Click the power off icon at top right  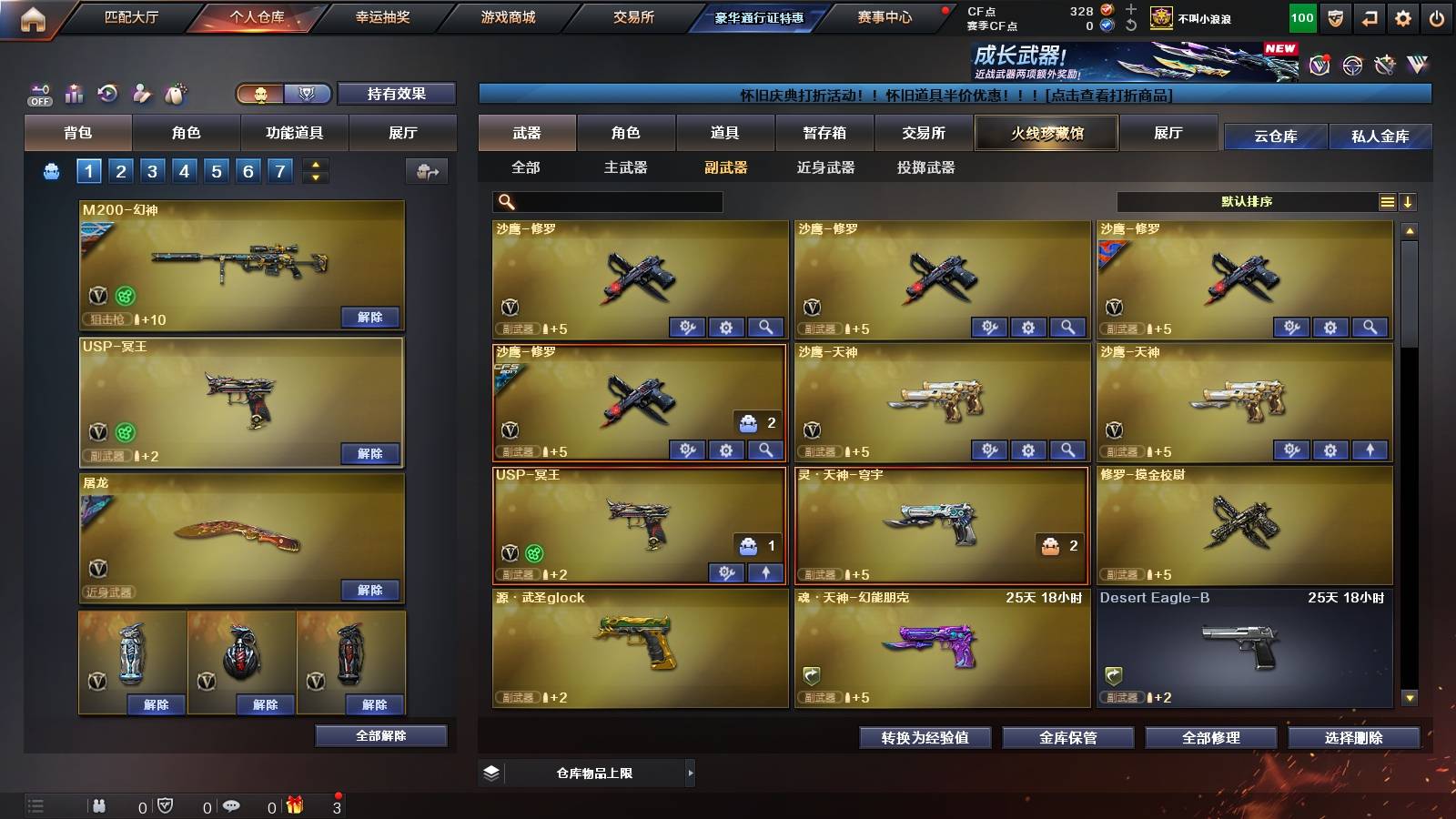tap(1435, 16)
